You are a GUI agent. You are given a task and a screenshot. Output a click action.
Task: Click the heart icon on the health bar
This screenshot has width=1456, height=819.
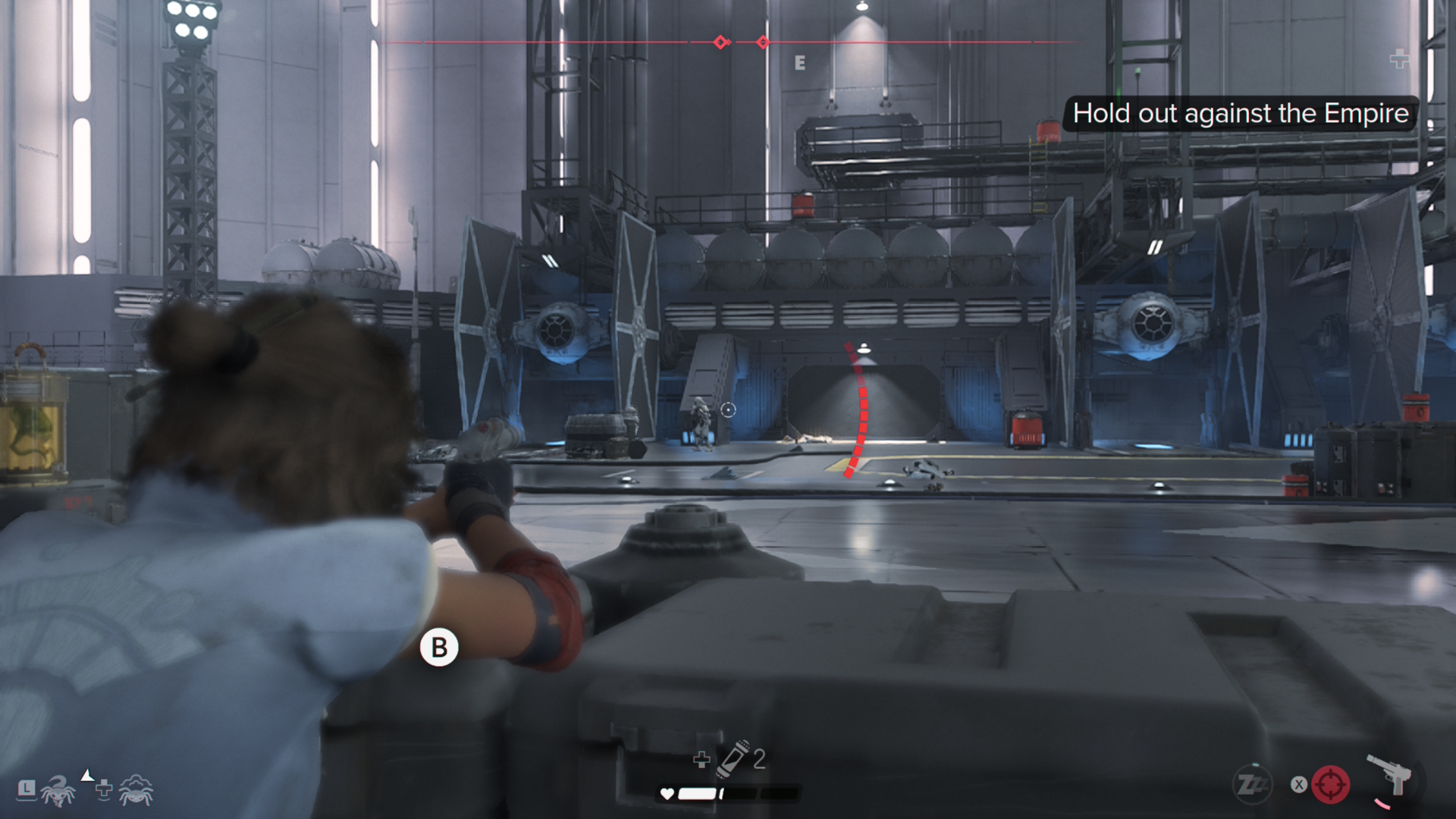667,793
